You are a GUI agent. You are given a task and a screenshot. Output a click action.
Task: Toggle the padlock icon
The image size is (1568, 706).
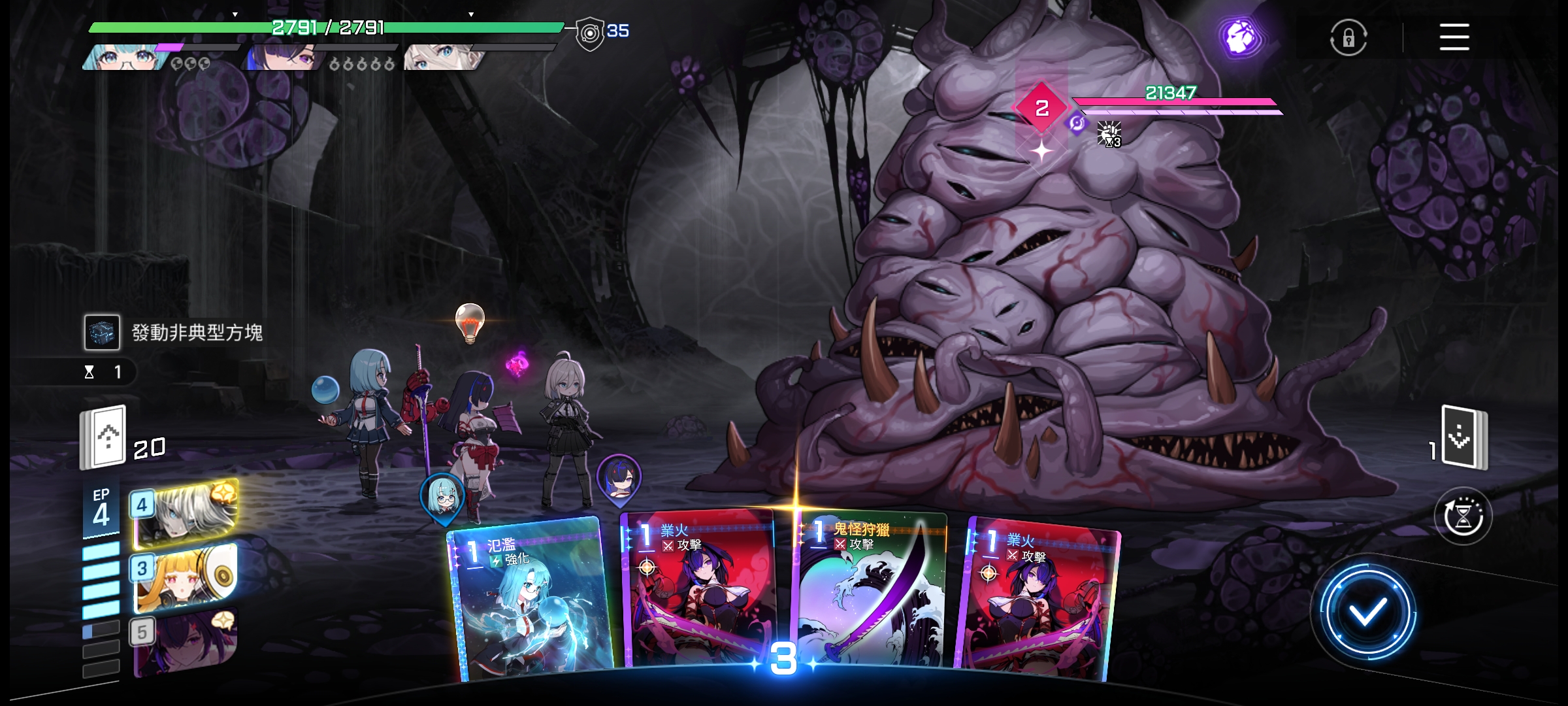click(x=1348, y=38)
